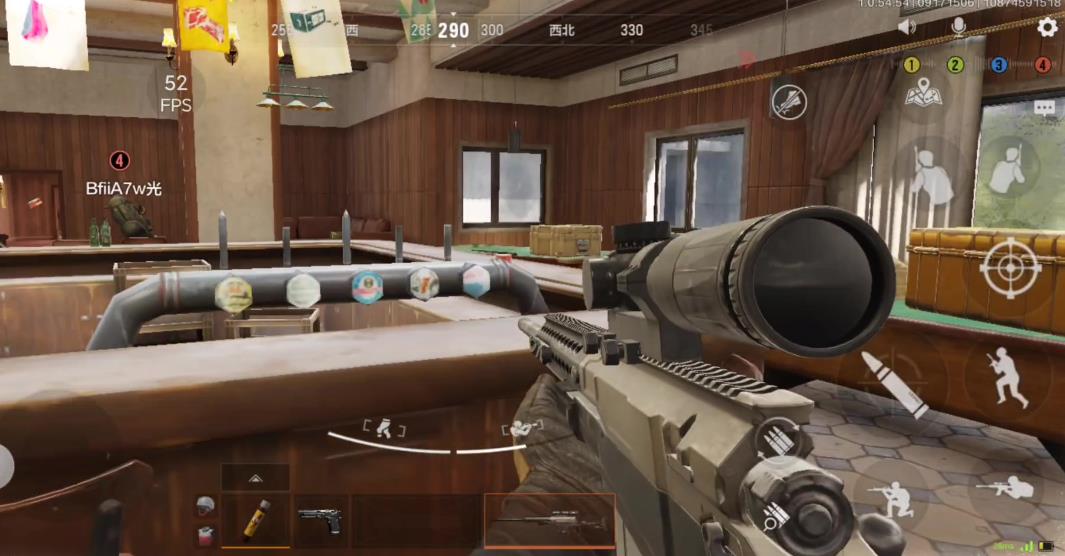1065x556 pixels.
Task: Open the chat message bubble
Action: point(1045,107)
